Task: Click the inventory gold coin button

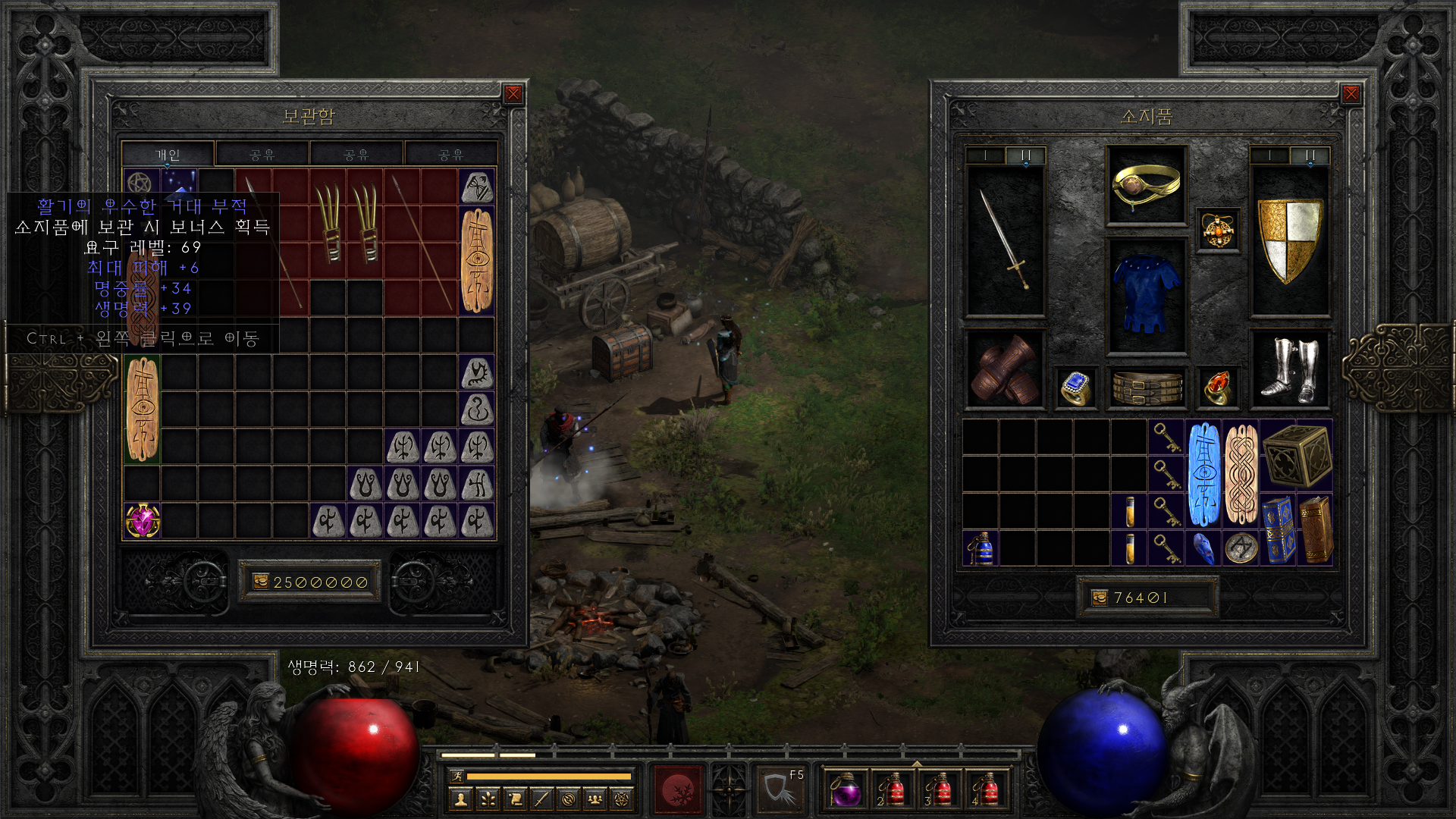Action: pyautogui.click(x=1100, y=598)
